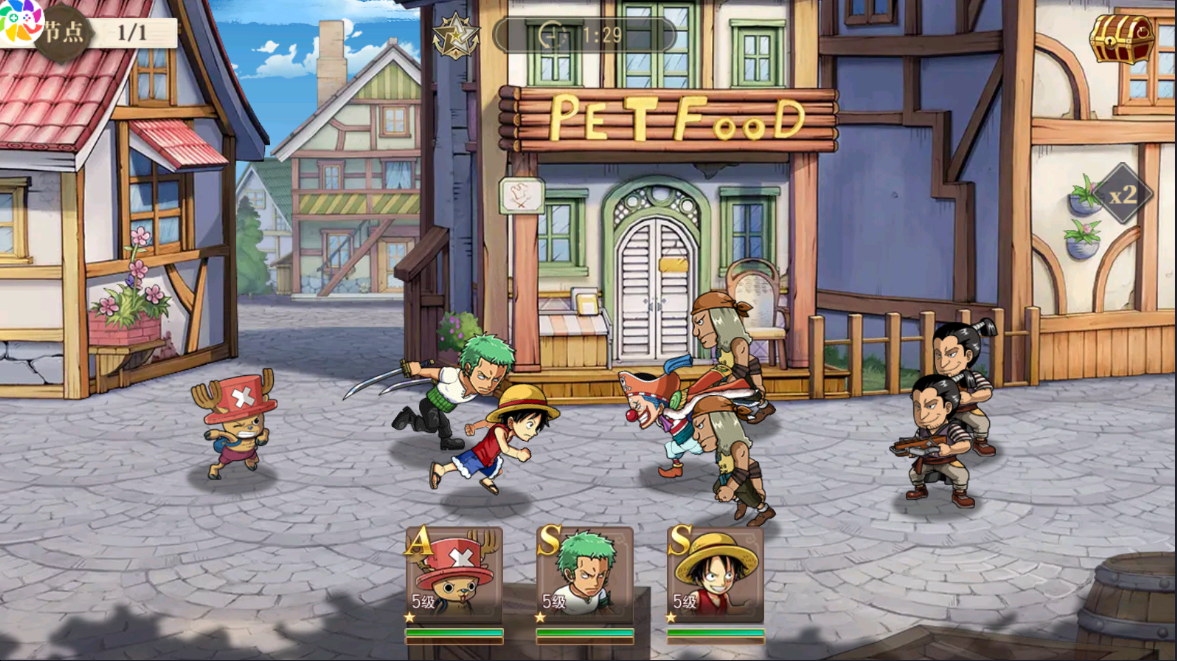Open the treasure chest rewards icon

(1122, 38)
